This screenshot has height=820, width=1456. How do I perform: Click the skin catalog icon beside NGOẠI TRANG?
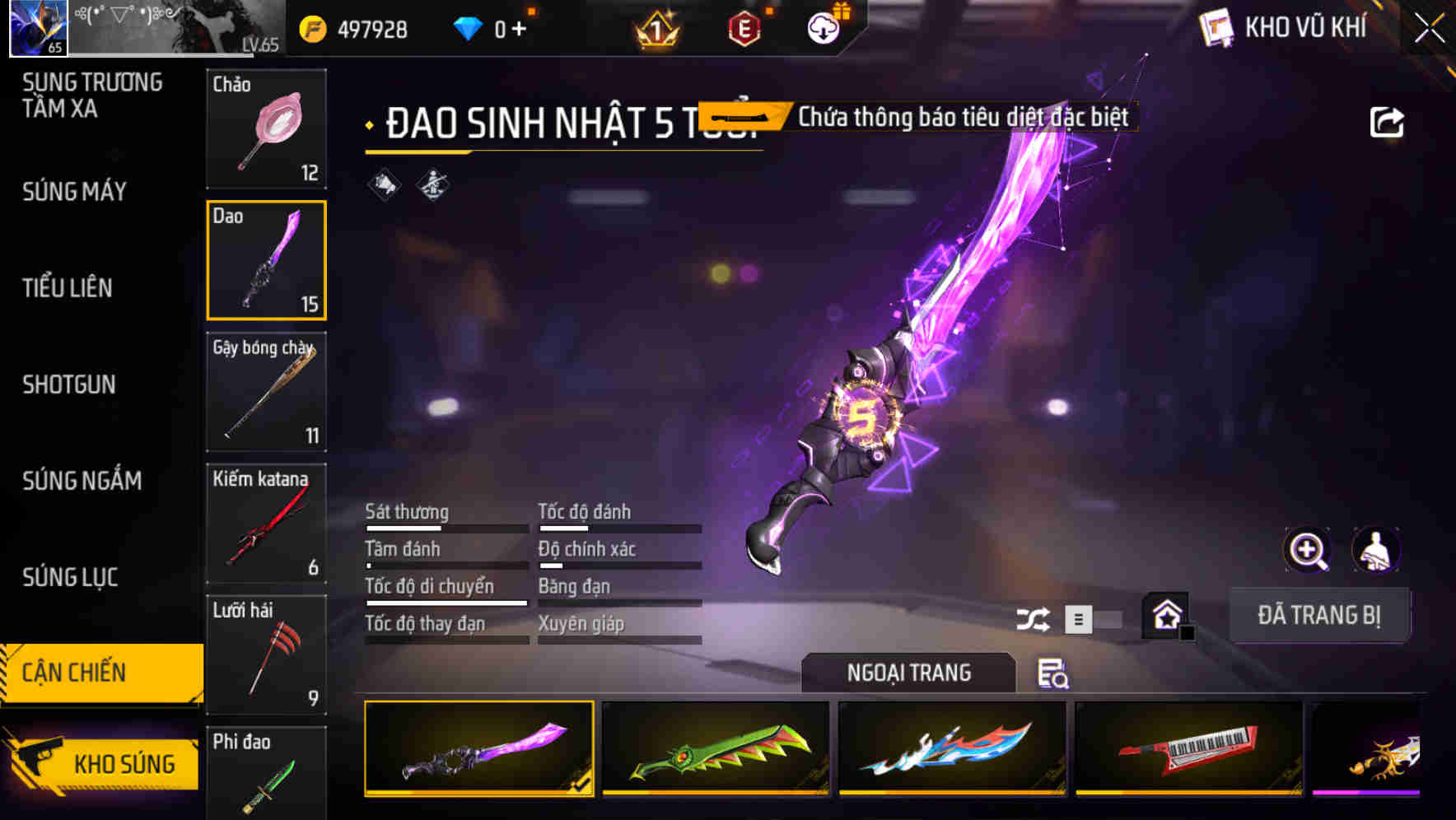click(x=1055, y=673)
